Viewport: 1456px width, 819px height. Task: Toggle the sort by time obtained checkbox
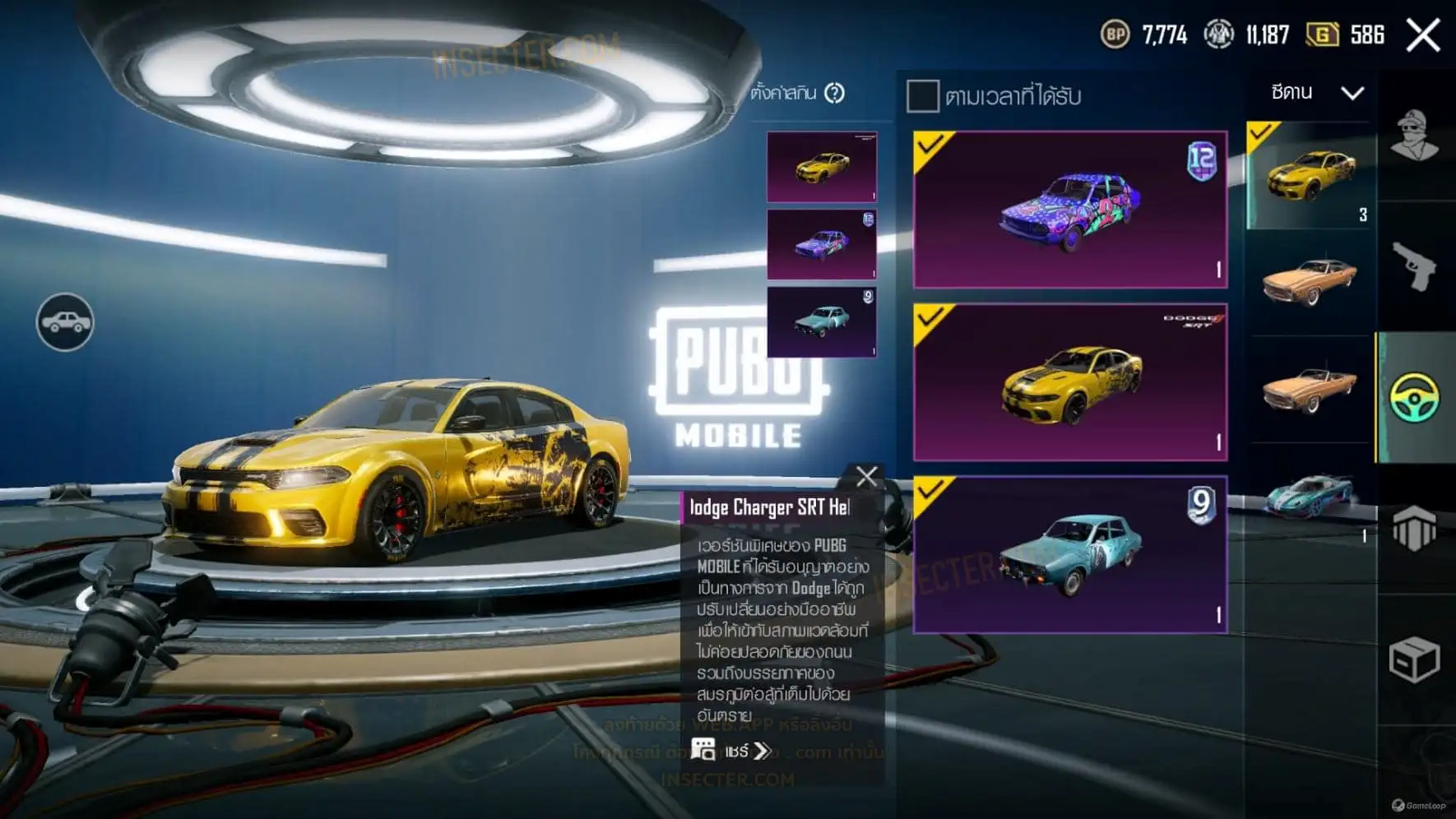tap(922, 96)
